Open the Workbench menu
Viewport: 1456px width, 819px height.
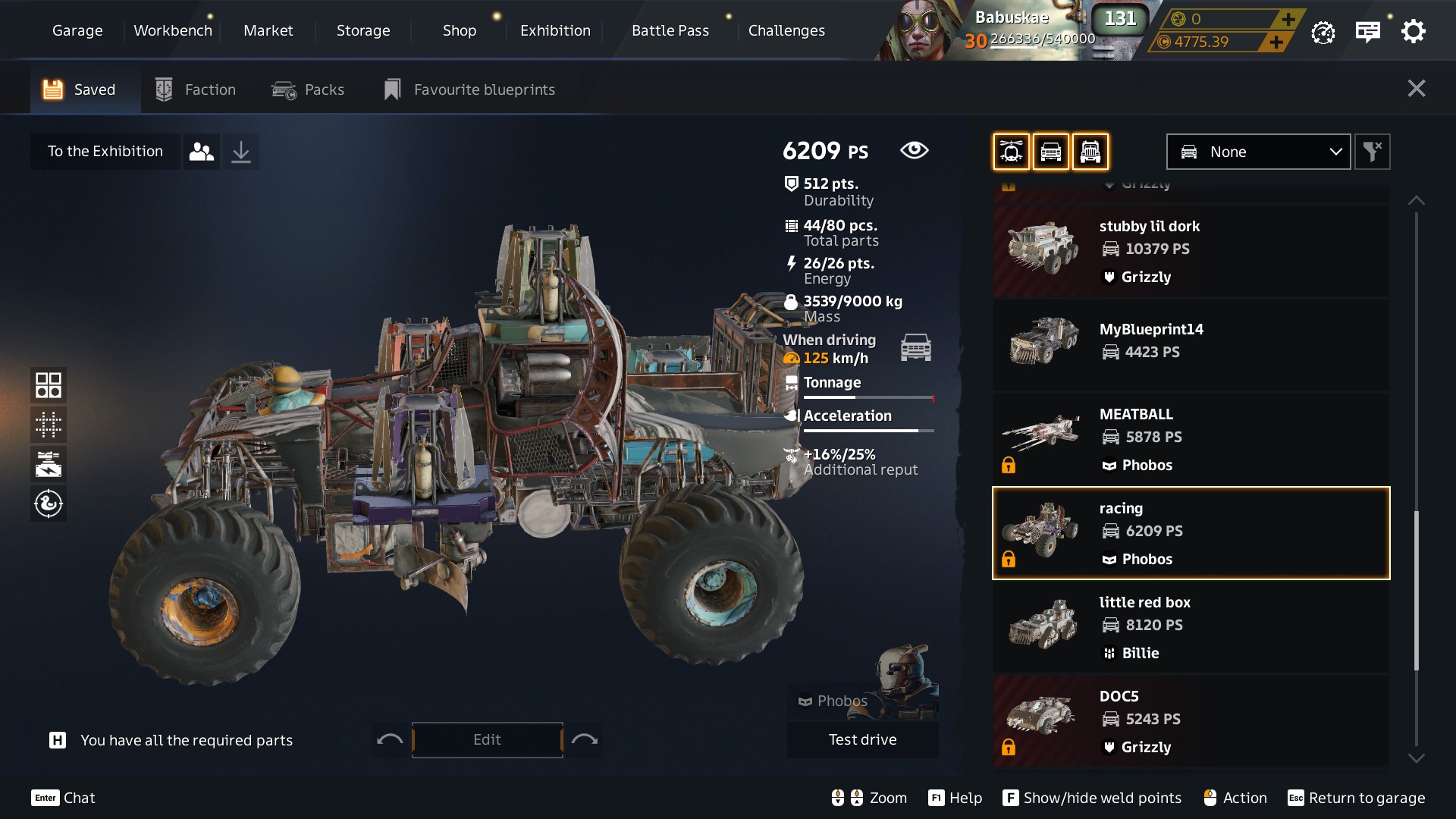pos(173,30)
